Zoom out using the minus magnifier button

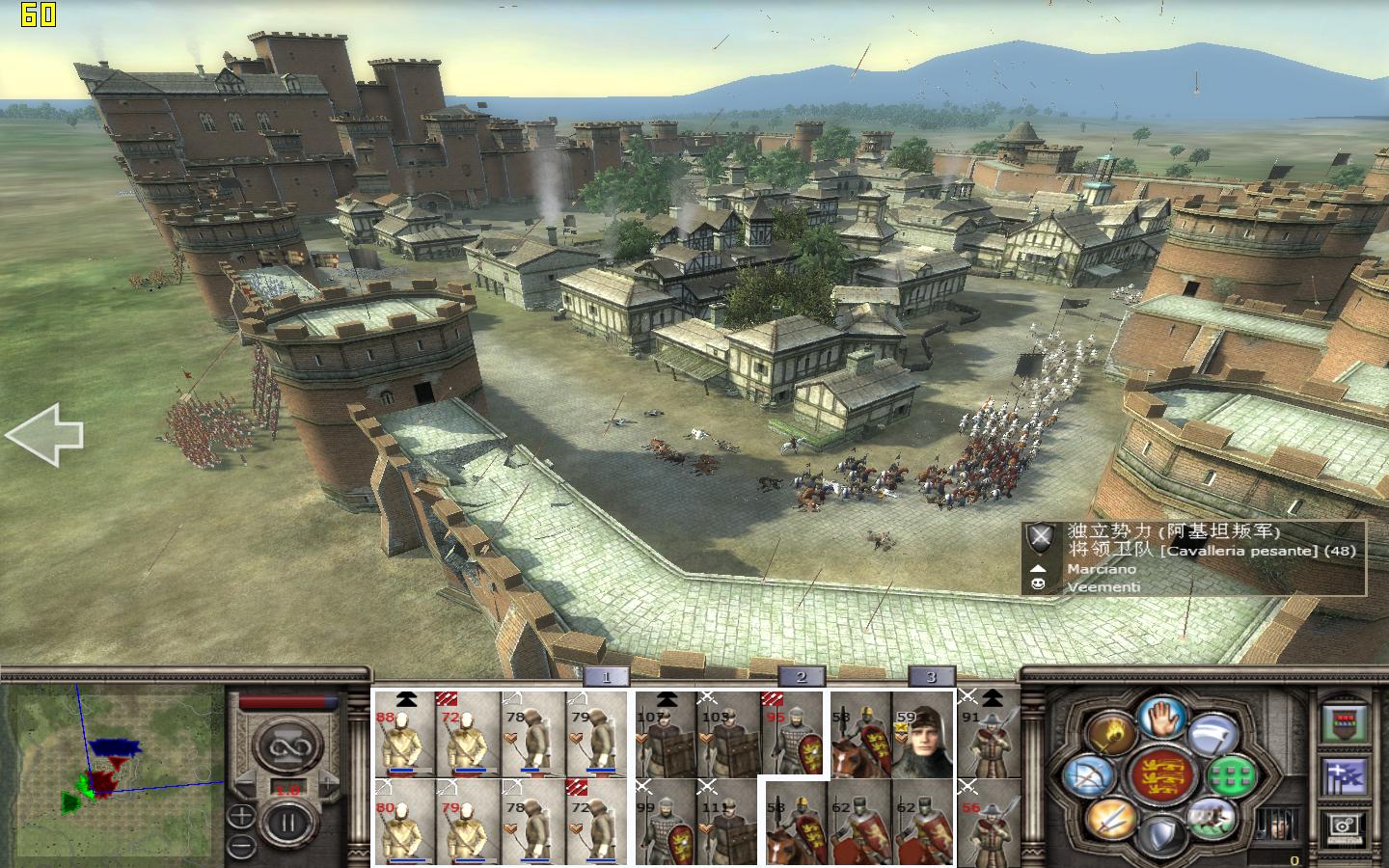[241, 843]
